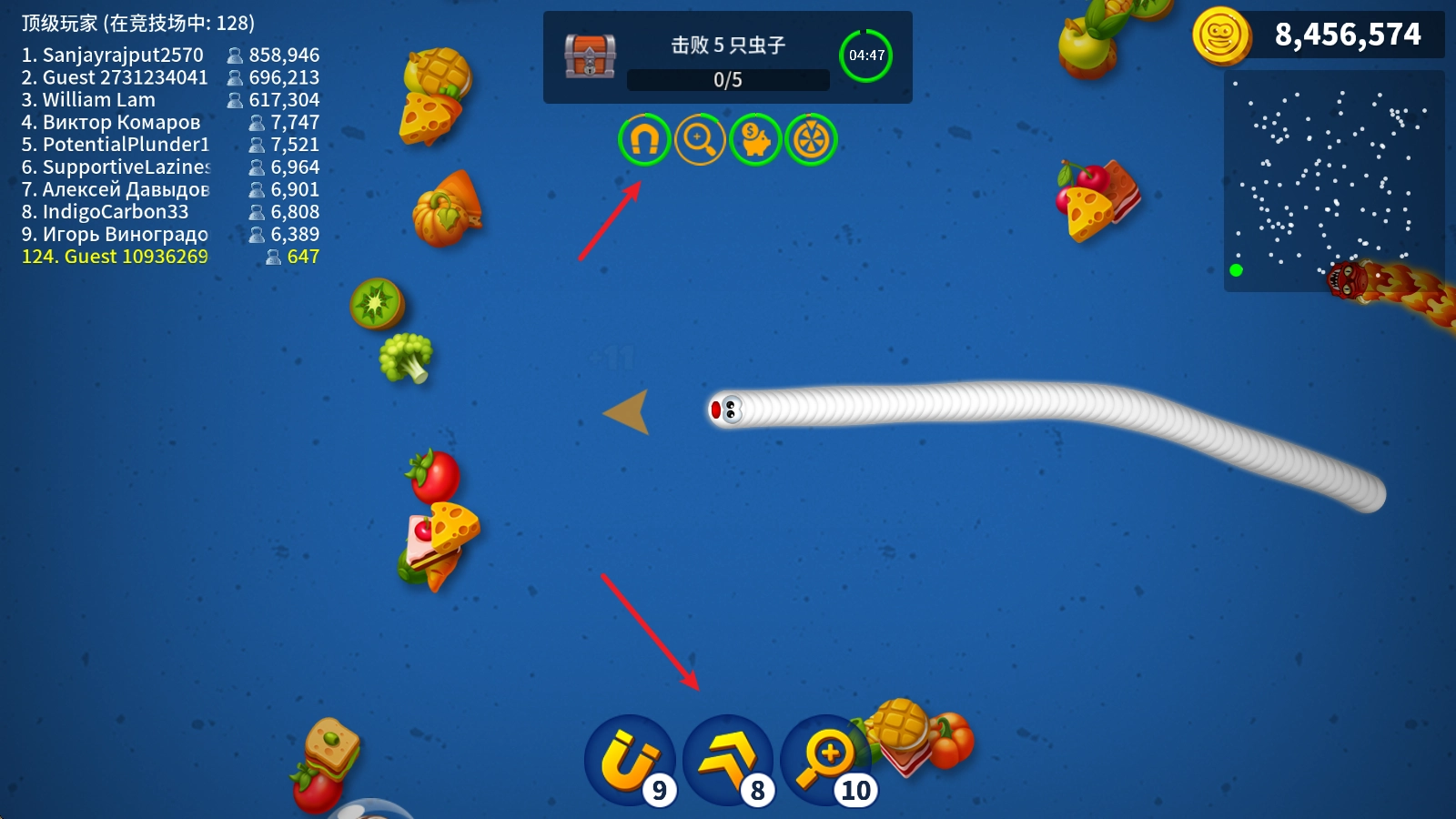Select Sanjayrajput2570 in the leaderboard
1456x819 pixels.
[x=170, y=56]
